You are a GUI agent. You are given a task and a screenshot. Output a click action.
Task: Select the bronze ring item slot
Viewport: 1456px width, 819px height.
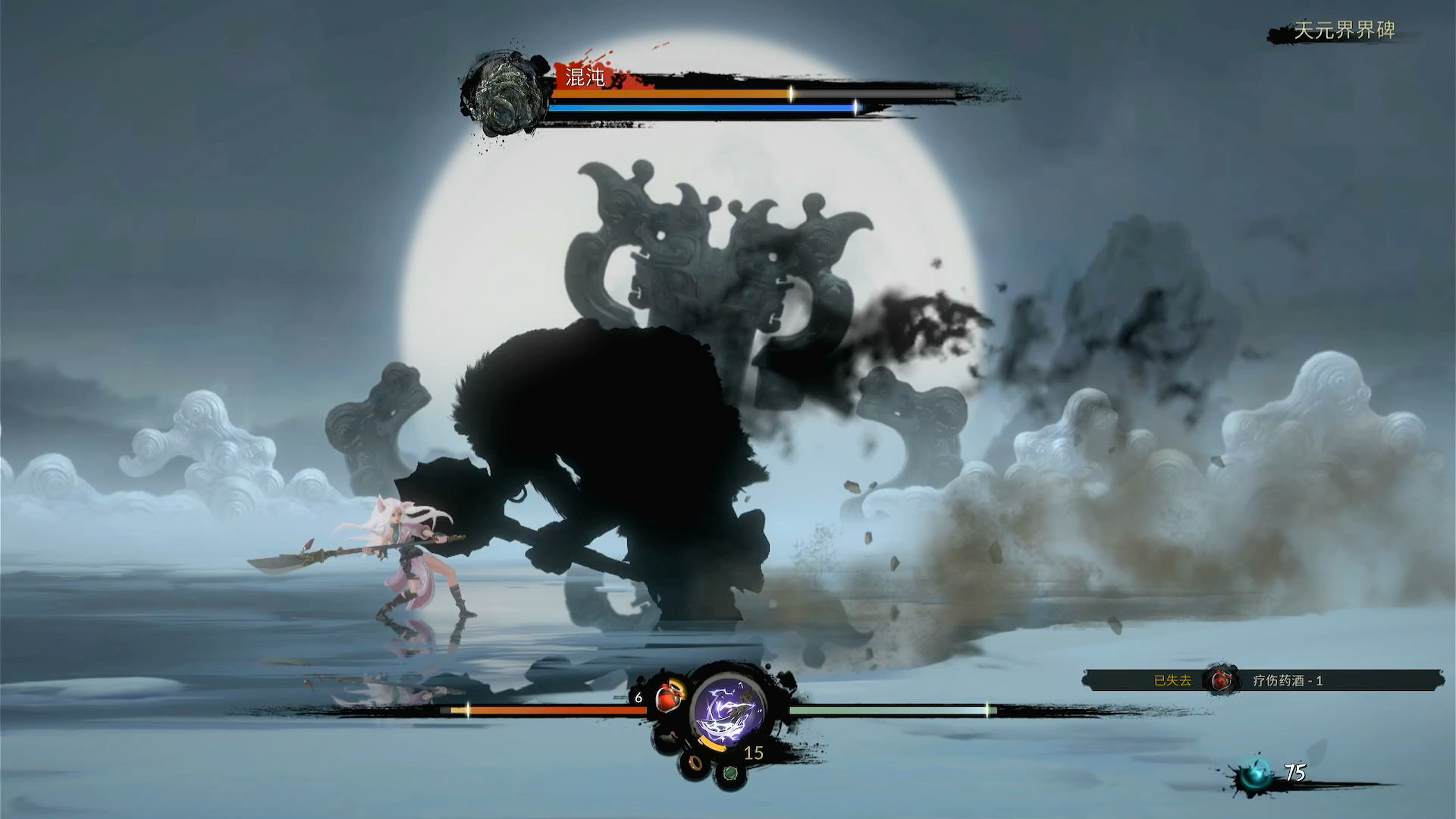(x=695, y=762)
